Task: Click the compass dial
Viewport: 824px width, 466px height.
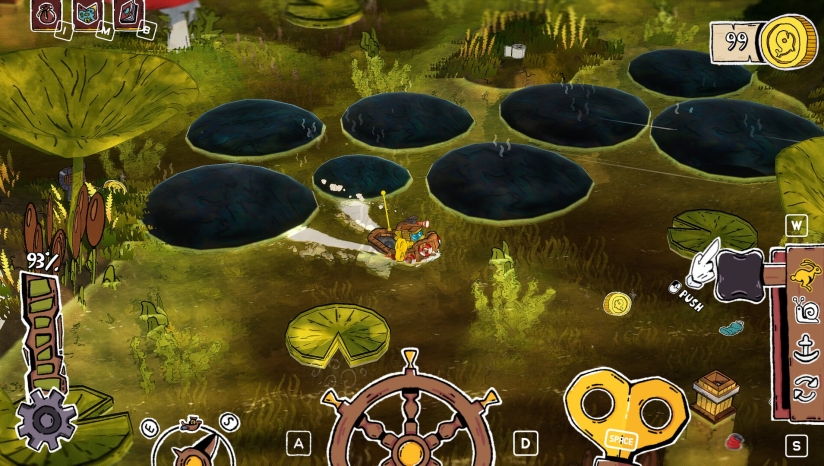Action: pyautogui.click(x=193, y=446)
